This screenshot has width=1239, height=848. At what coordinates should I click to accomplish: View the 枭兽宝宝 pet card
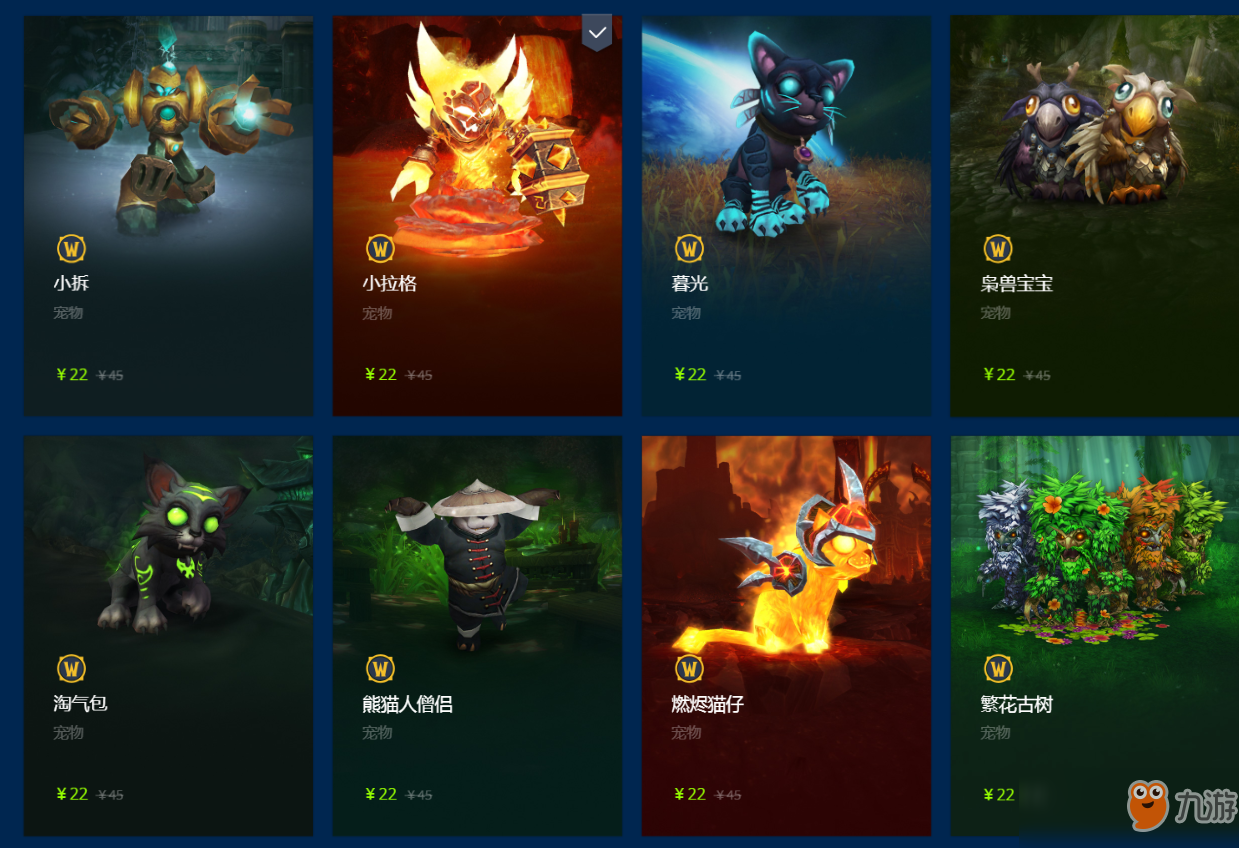(1094, 215)
